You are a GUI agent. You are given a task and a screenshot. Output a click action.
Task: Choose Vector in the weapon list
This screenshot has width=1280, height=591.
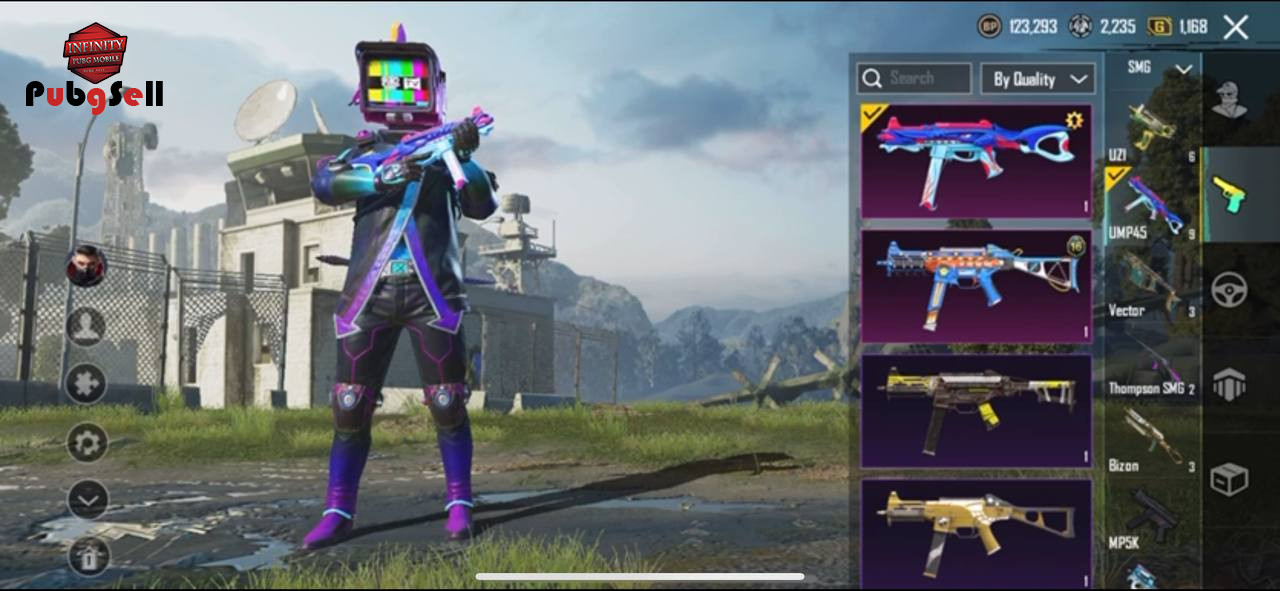point(1151,285)
